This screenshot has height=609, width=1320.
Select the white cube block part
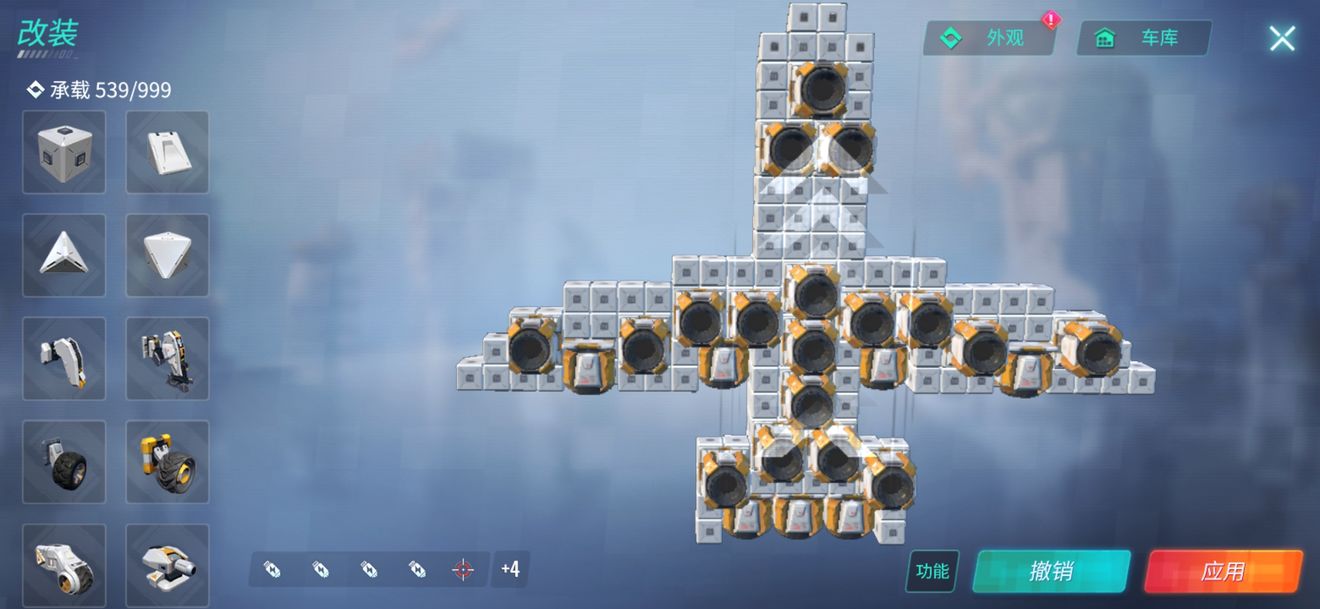coord(64,152)
